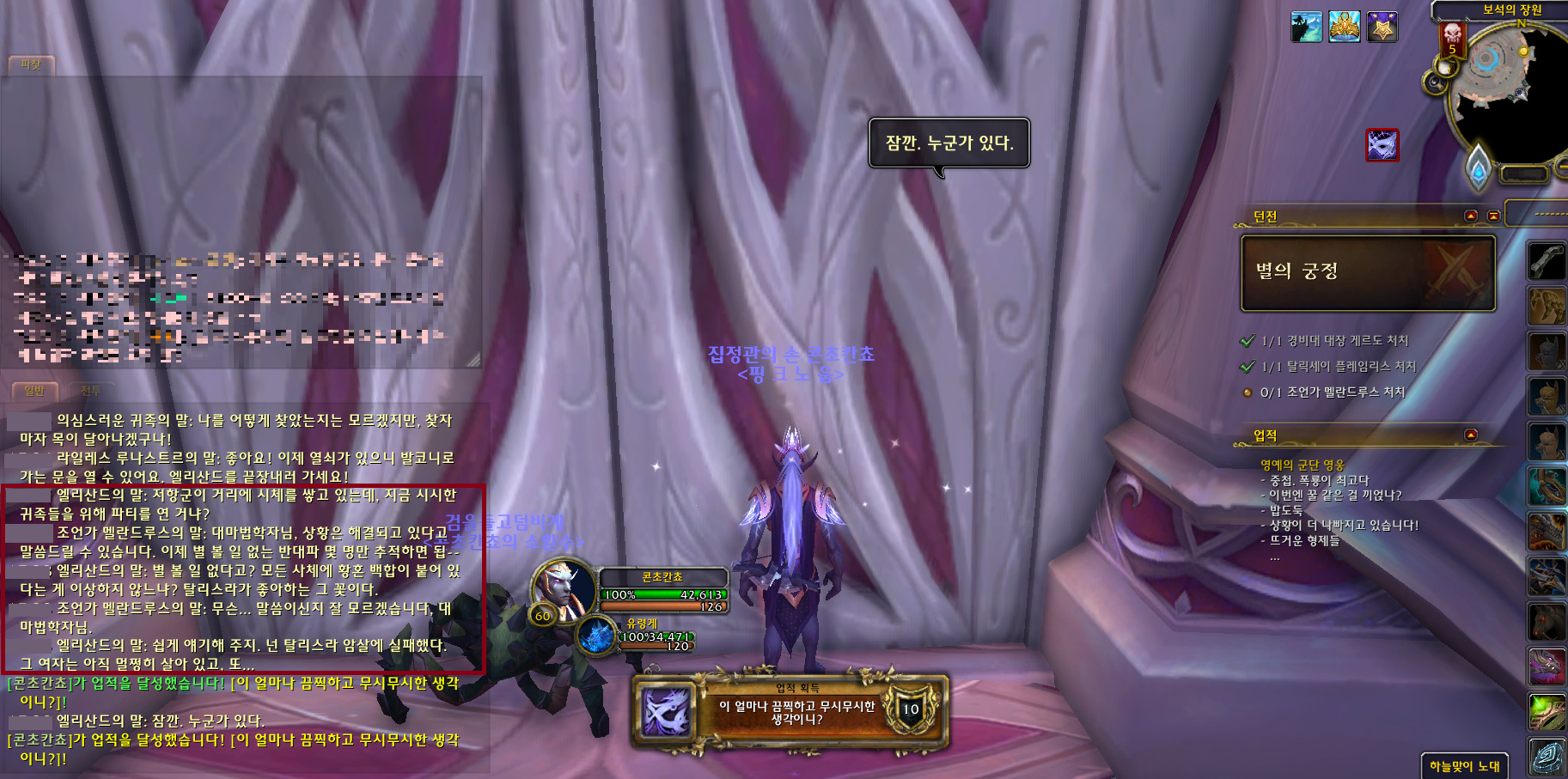Use the blue spiral rune stone slot
Image resolution: width=1568 pixels, height=779 pixels.
tap(1547, 757)
